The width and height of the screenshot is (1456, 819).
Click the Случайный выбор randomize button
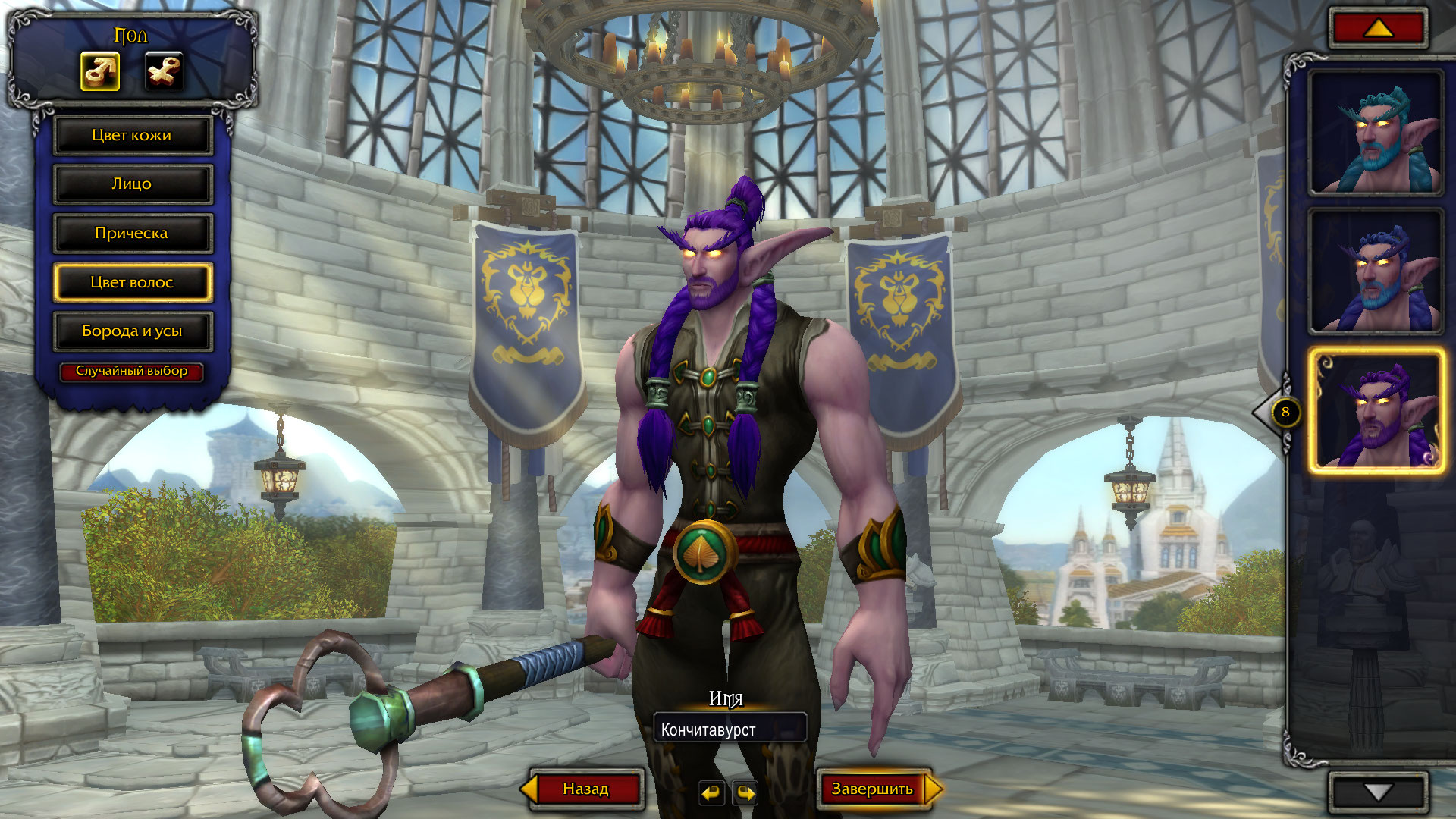132,371
